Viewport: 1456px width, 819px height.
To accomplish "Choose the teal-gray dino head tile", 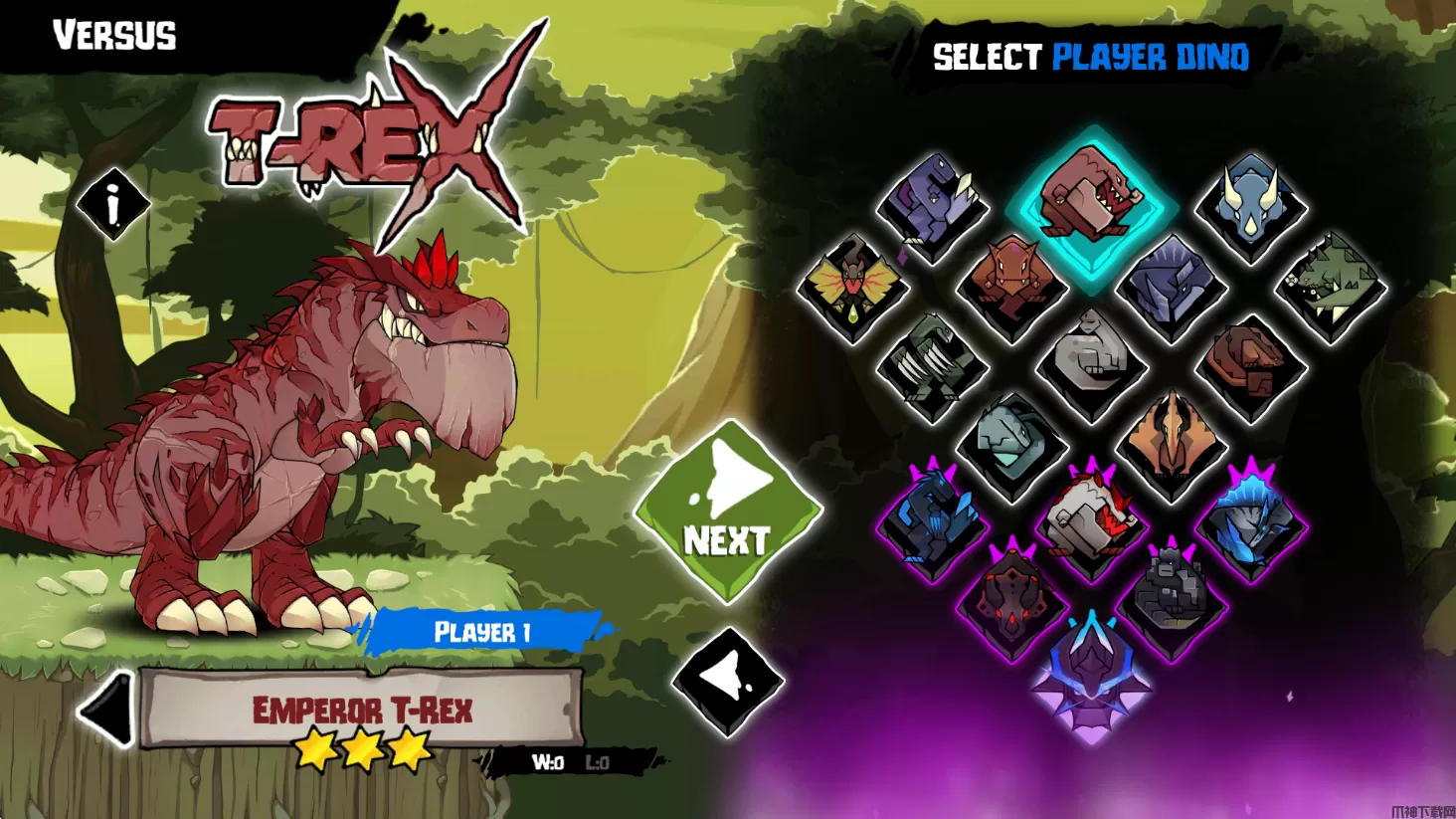I will coord(1011,446).
